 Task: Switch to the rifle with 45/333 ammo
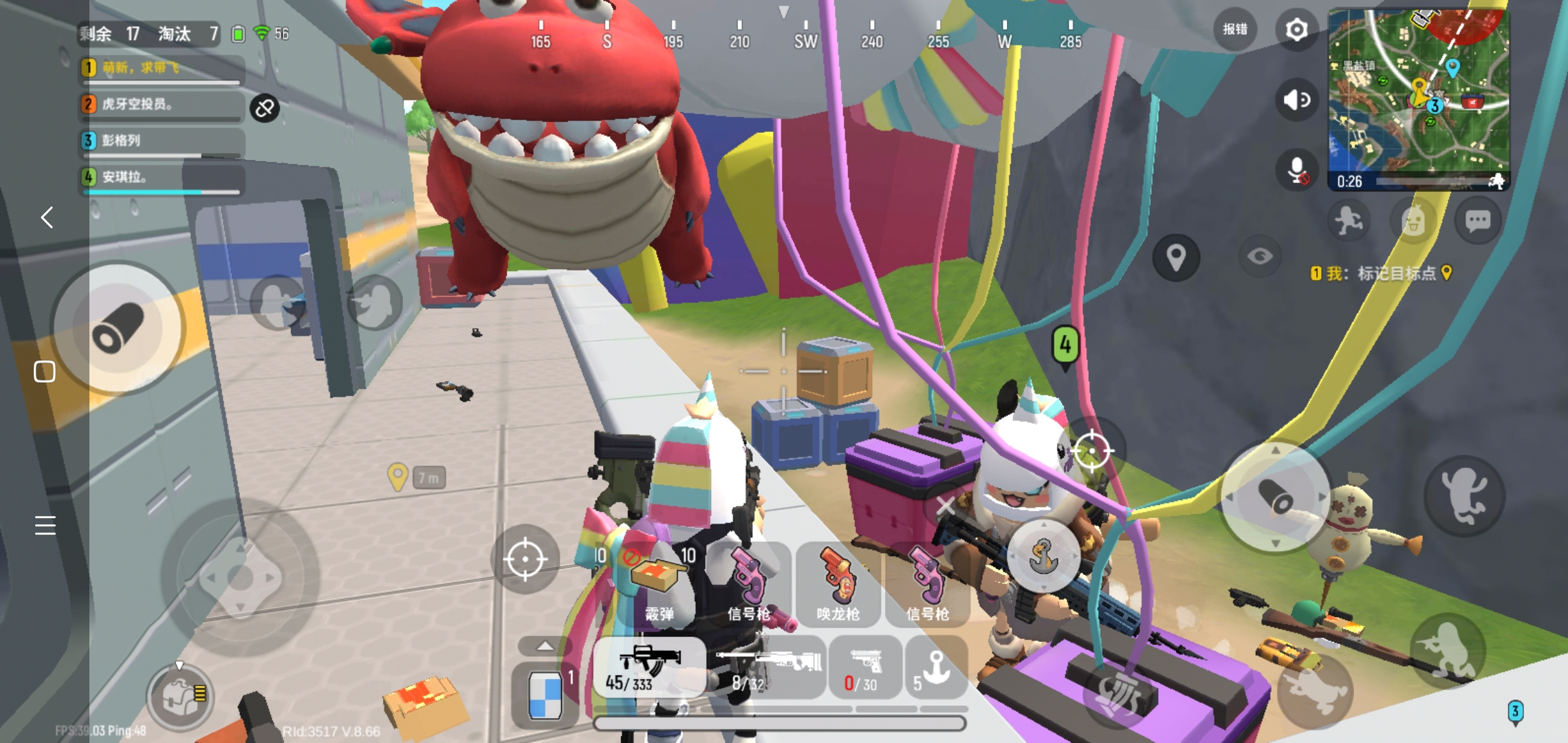point(649,667)
